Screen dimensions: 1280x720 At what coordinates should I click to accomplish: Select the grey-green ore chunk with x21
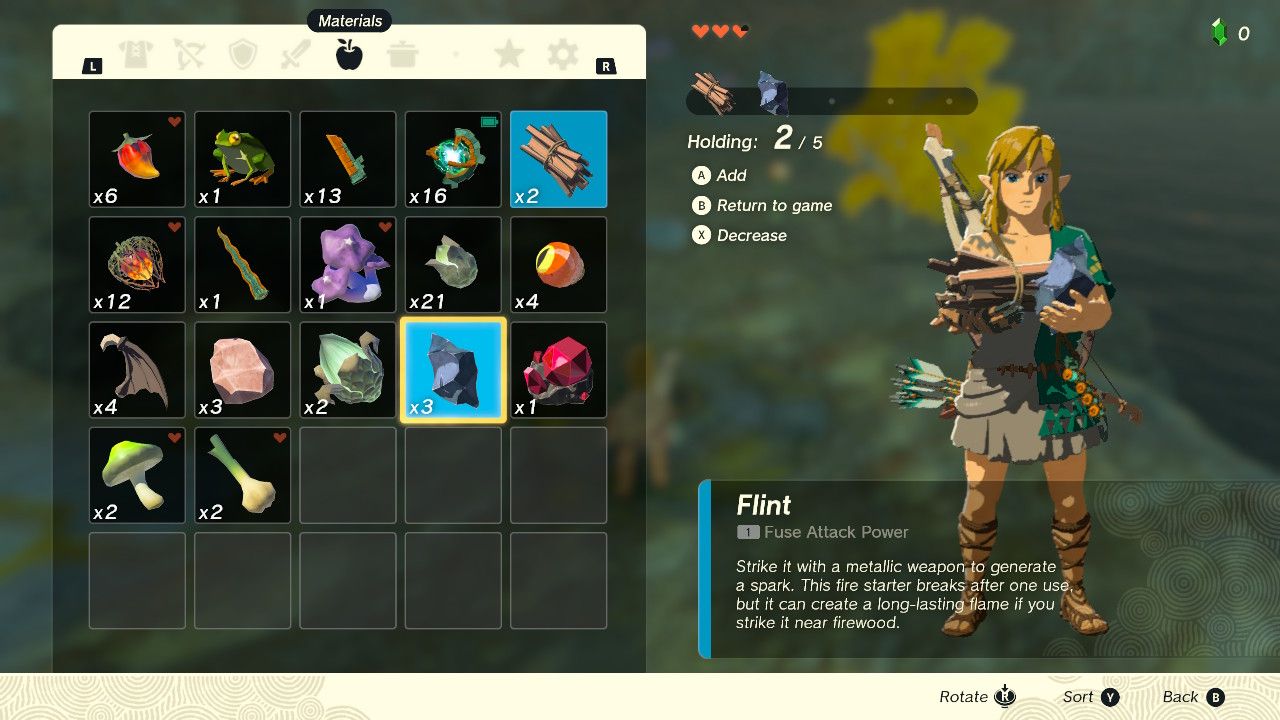453,265
